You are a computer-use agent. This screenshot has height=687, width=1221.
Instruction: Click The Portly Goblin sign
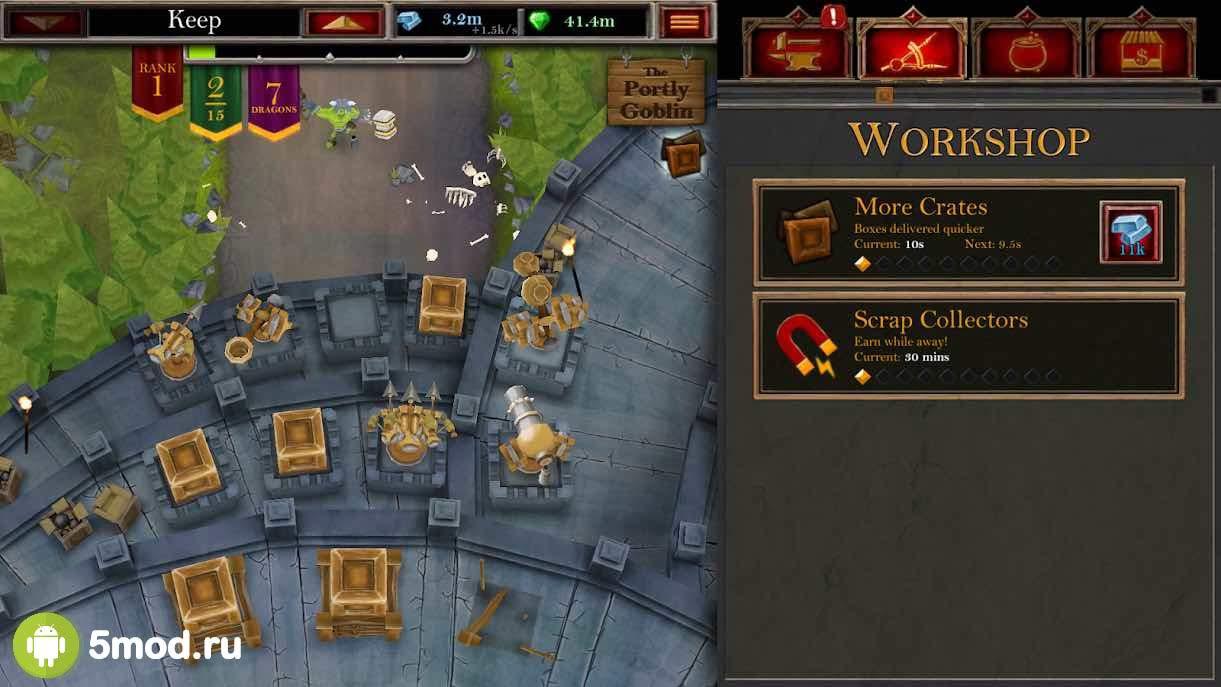coord(656,92)
